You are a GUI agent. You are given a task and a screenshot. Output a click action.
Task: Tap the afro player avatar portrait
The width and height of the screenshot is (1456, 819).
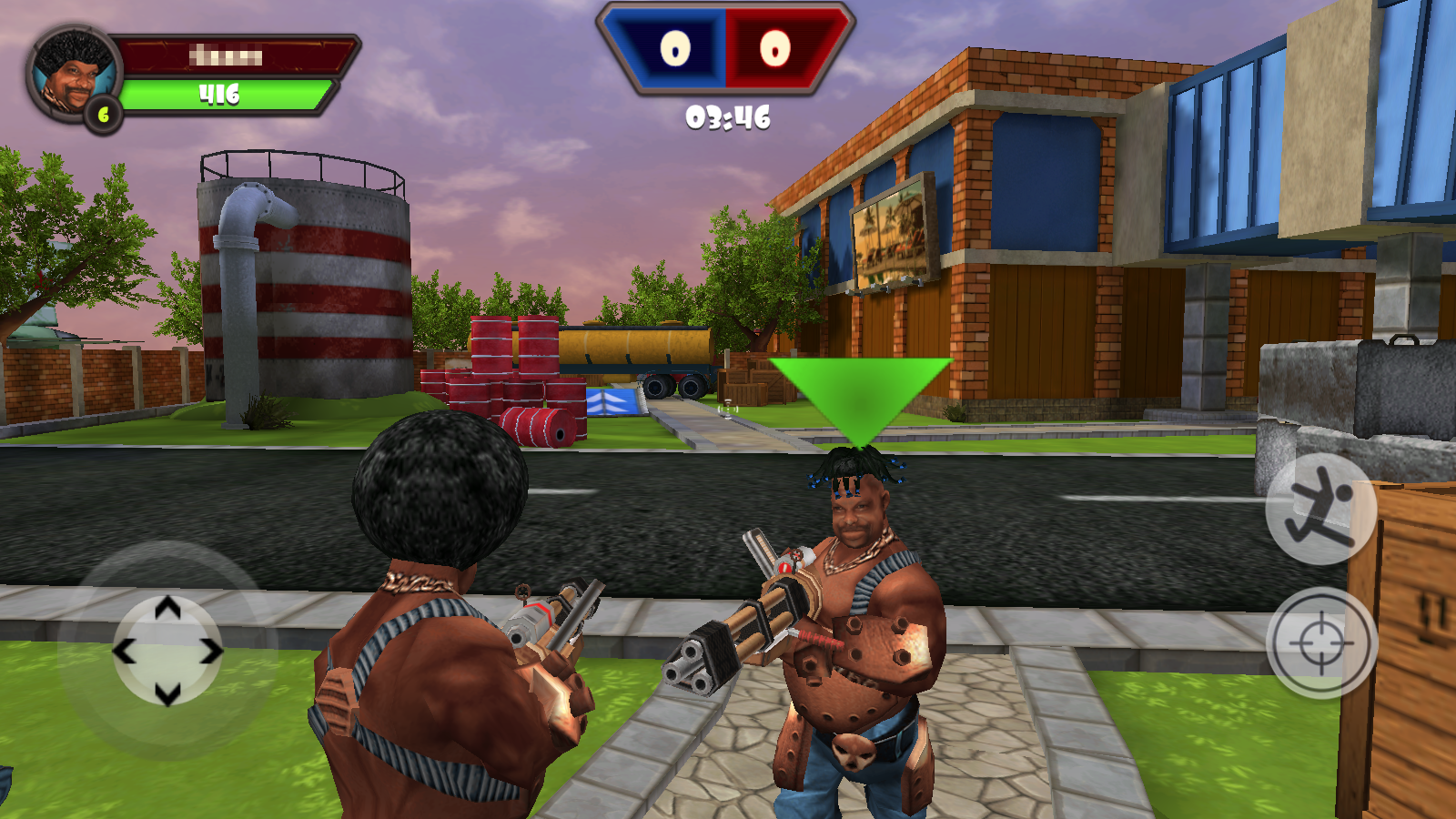[x=71, y=69]
